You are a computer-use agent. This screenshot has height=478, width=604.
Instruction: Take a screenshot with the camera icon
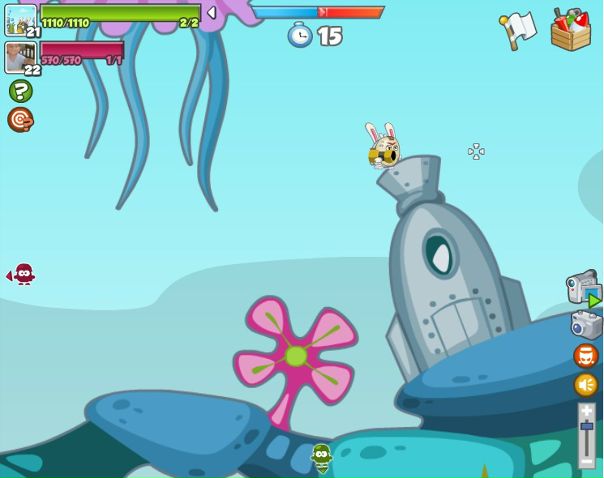click(x=586, y=325)
